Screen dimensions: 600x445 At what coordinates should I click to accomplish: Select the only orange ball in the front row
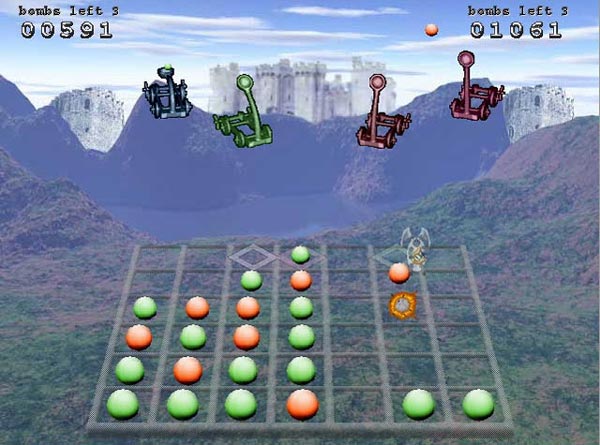302,404
